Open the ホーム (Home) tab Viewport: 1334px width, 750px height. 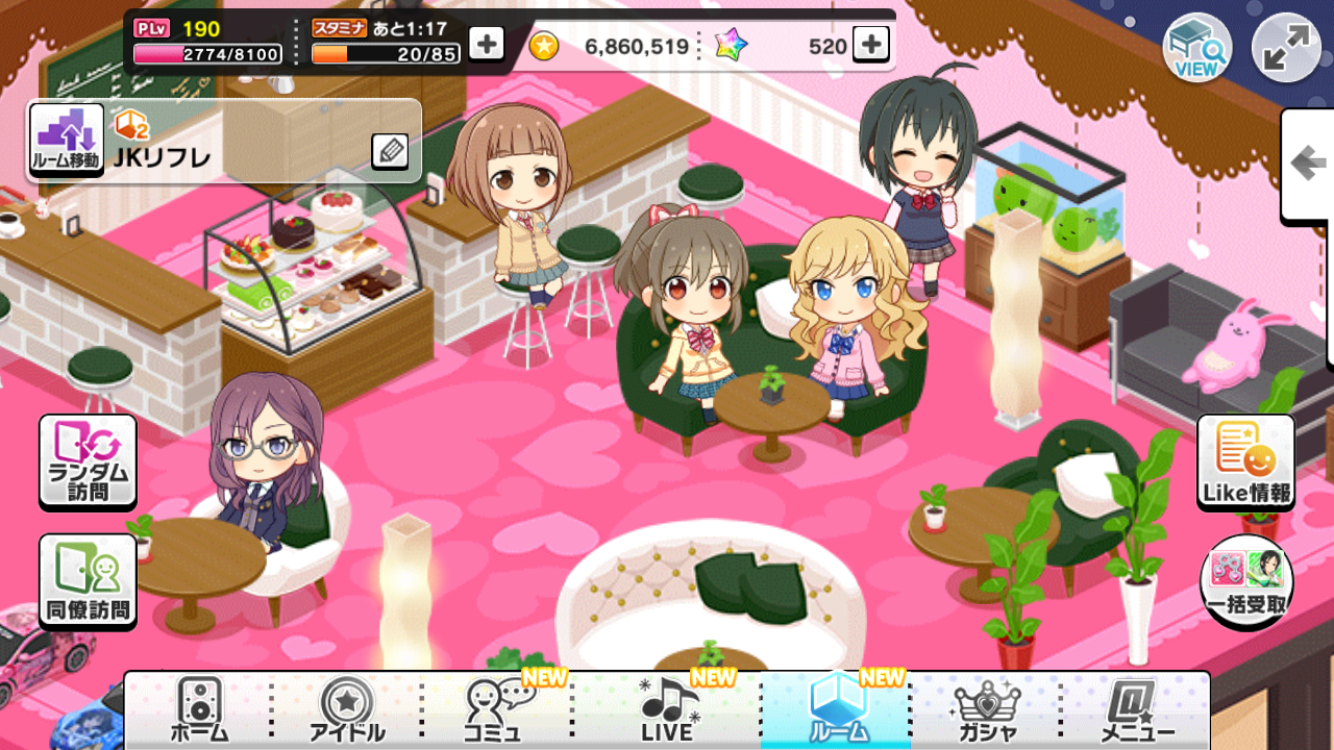pos(199,710)
